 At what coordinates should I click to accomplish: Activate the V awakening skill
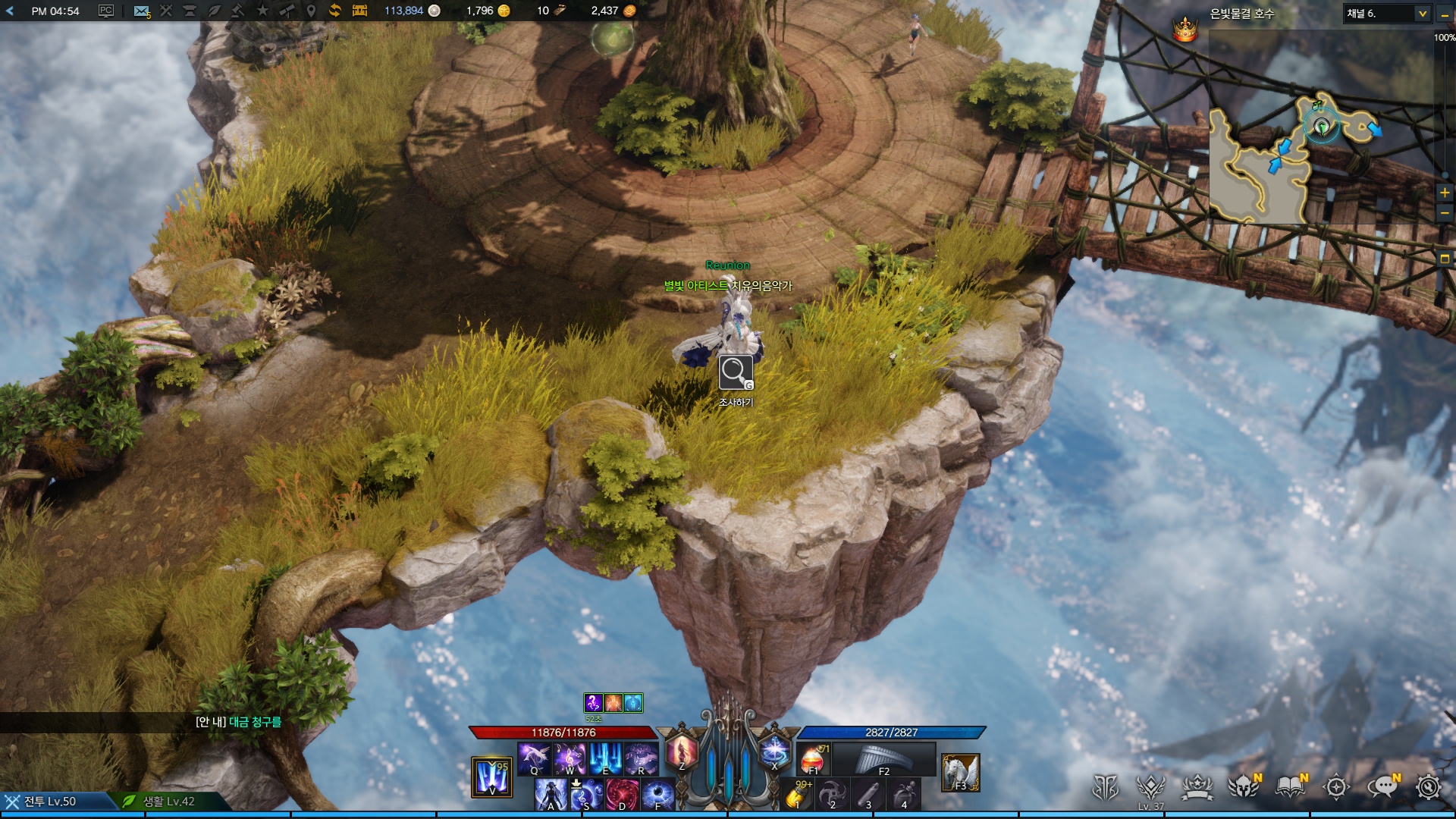pyautogui.click(x=491, y=777)
